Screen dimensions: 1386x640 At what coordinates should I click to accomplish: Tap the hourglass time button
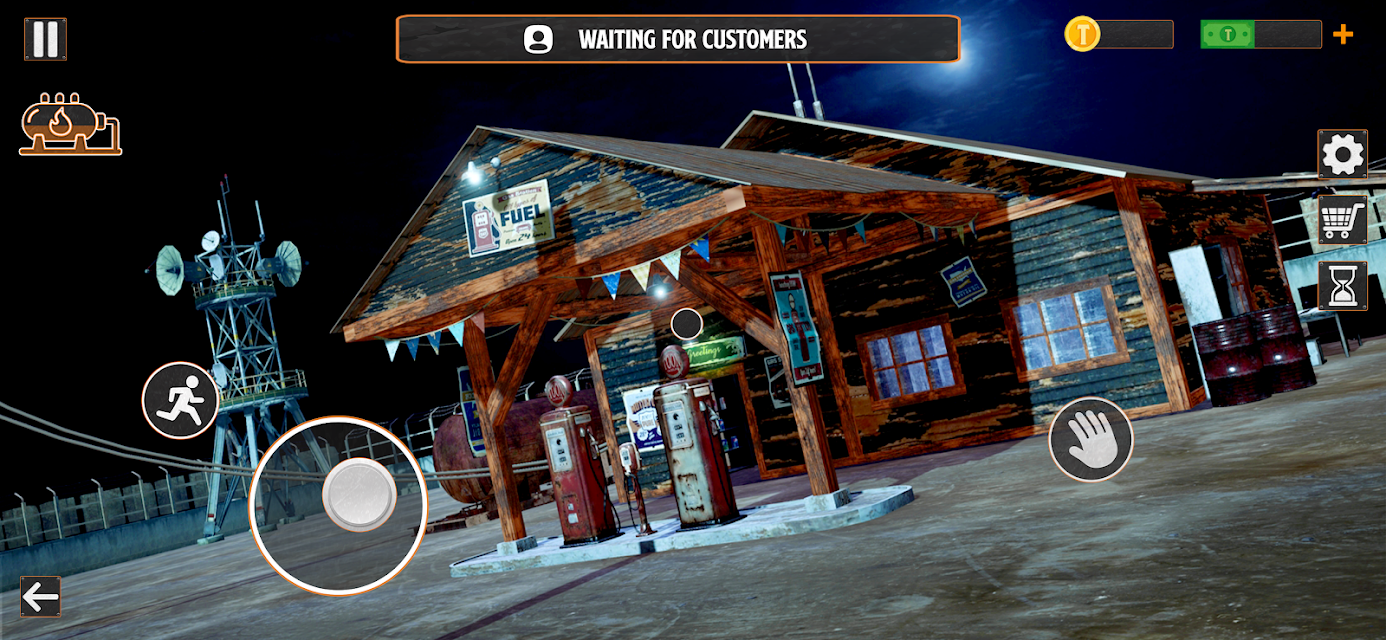tap(1342, 286)
